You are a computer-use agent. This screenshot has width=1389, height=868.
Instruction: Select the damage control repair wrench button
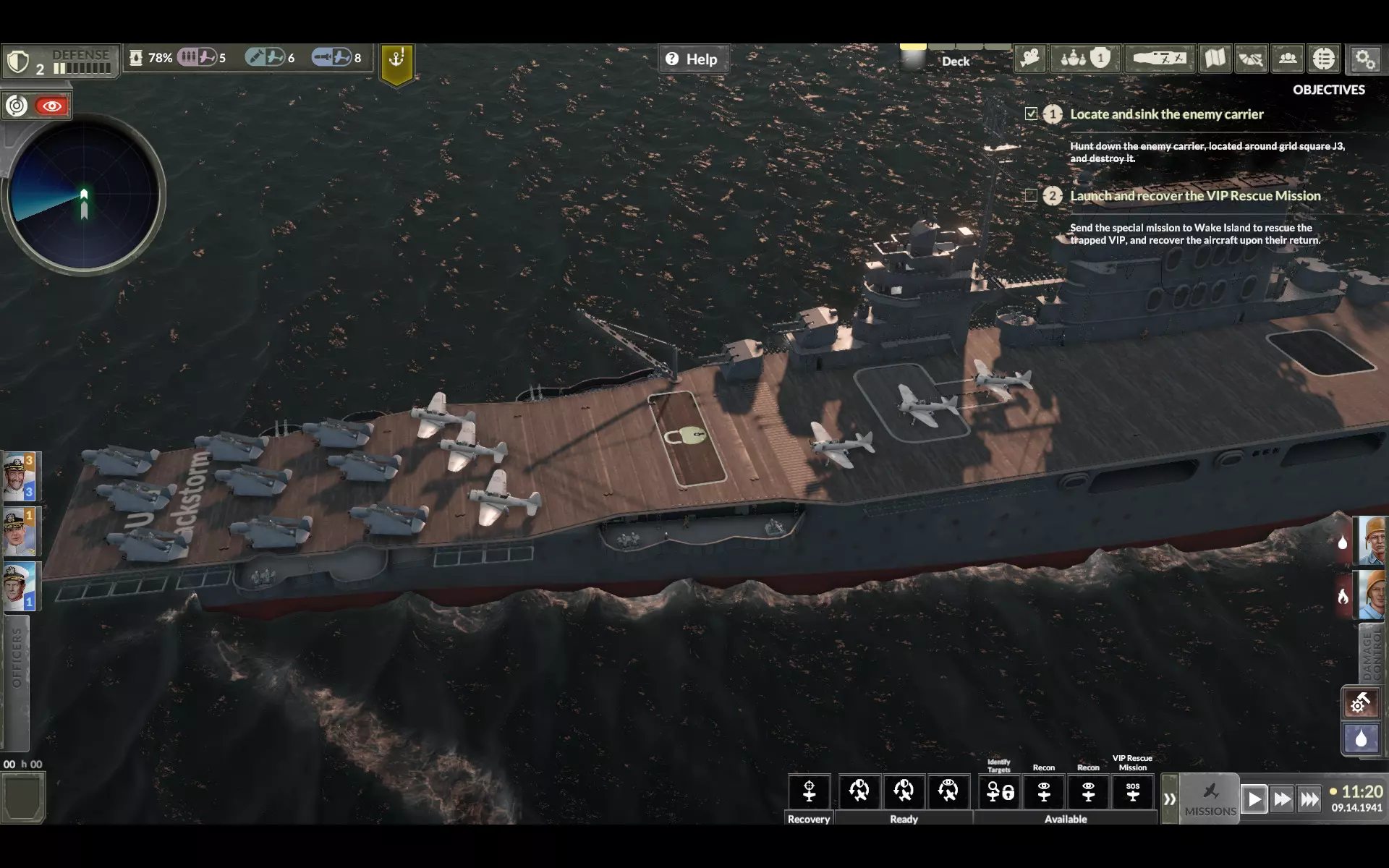pos(1360,702)
